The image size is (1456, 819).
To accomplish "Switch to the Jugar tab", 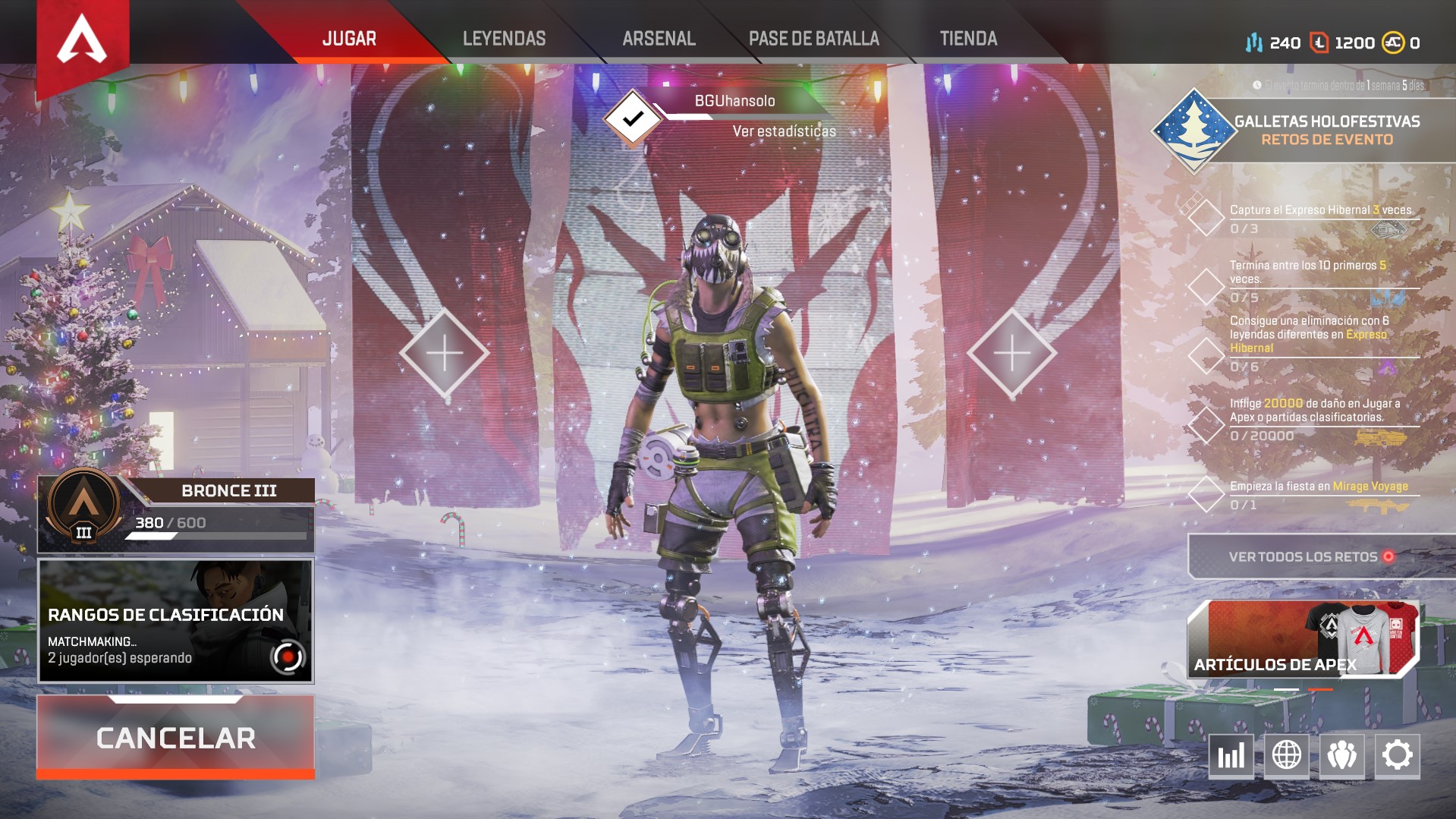I will tap(349, 39).
